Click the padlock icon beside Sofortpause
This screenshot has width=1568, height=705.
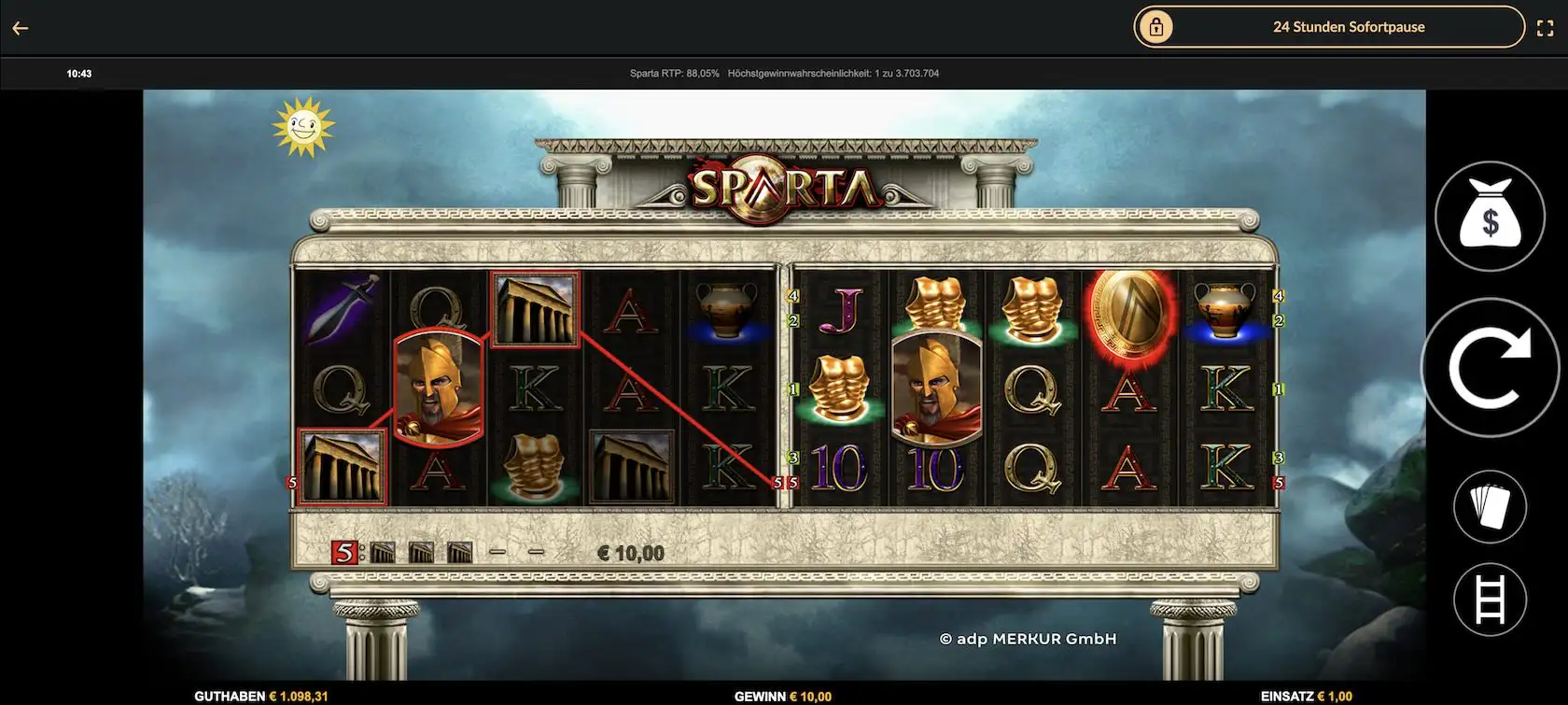pyautogui.click(x=1157, y=26)
